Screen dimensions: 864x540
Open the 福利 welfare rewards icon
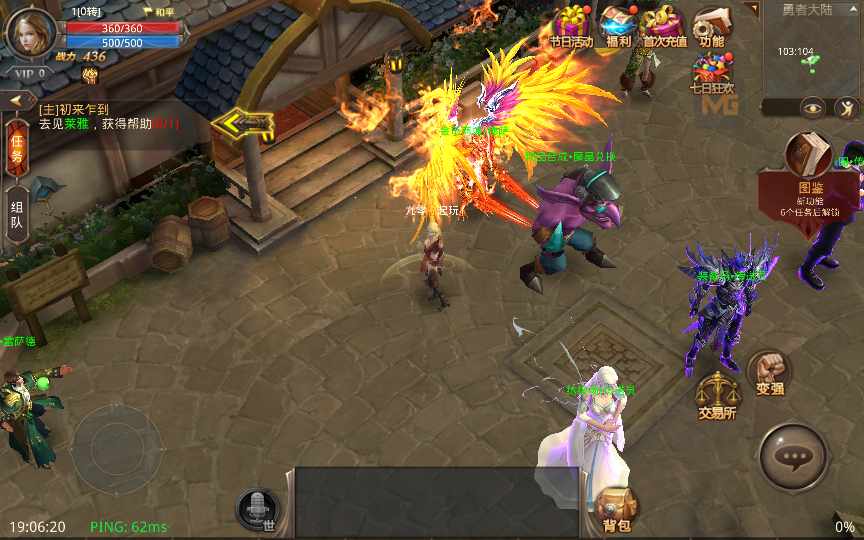point(618,26)
